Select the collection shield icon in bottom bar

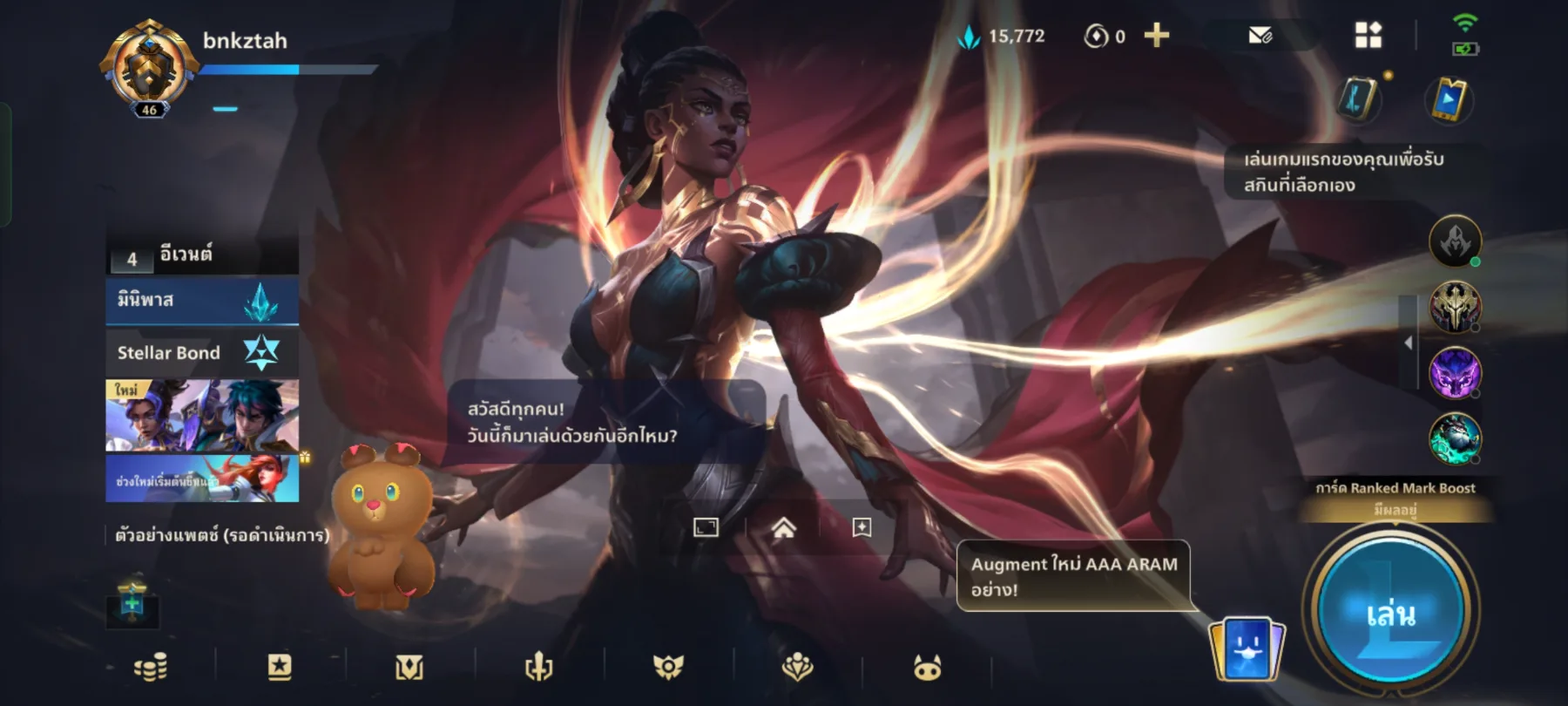407,666
